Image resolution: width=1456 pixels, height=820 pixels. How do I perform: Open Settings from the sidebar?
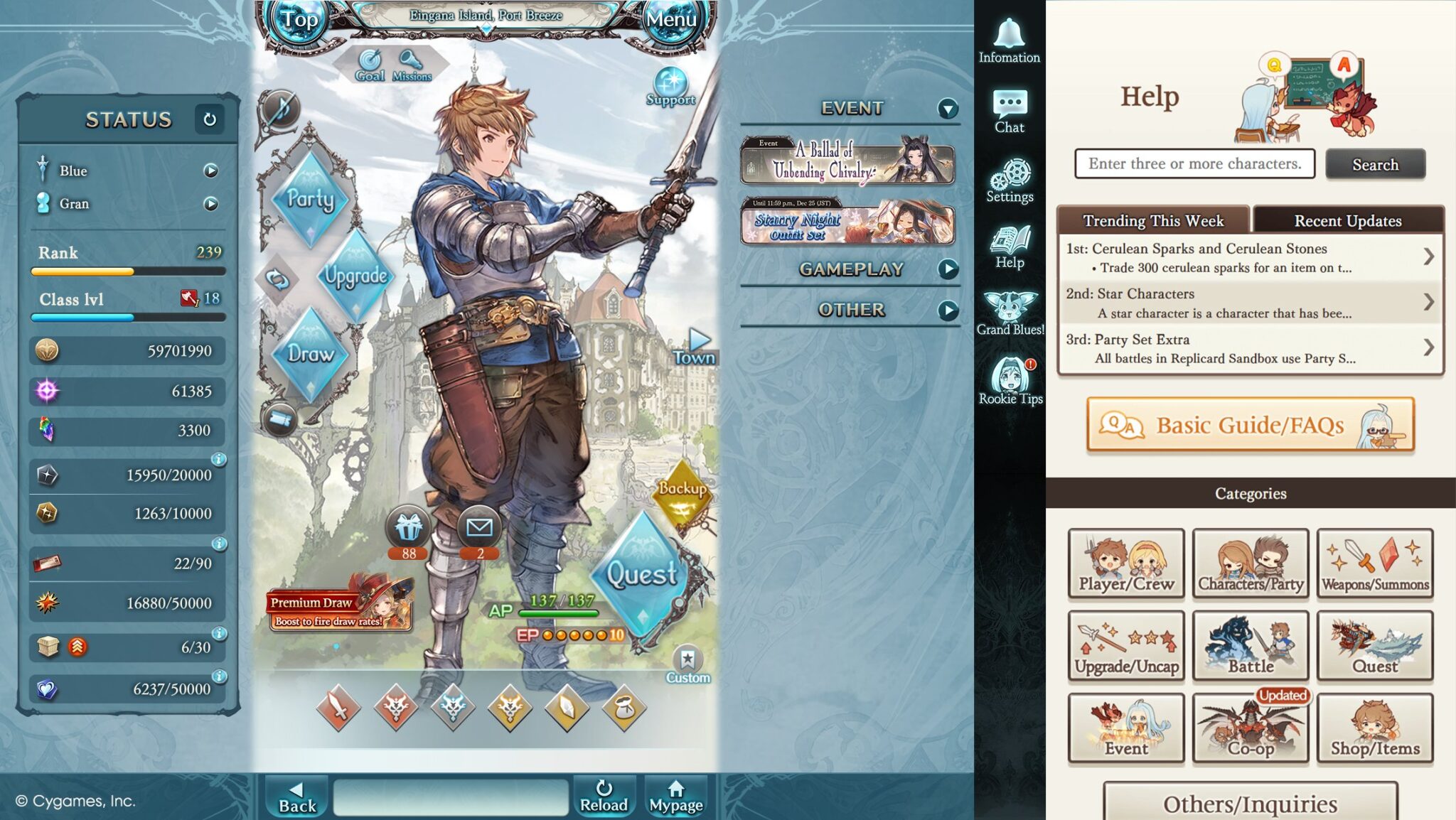coord(1010,176)
